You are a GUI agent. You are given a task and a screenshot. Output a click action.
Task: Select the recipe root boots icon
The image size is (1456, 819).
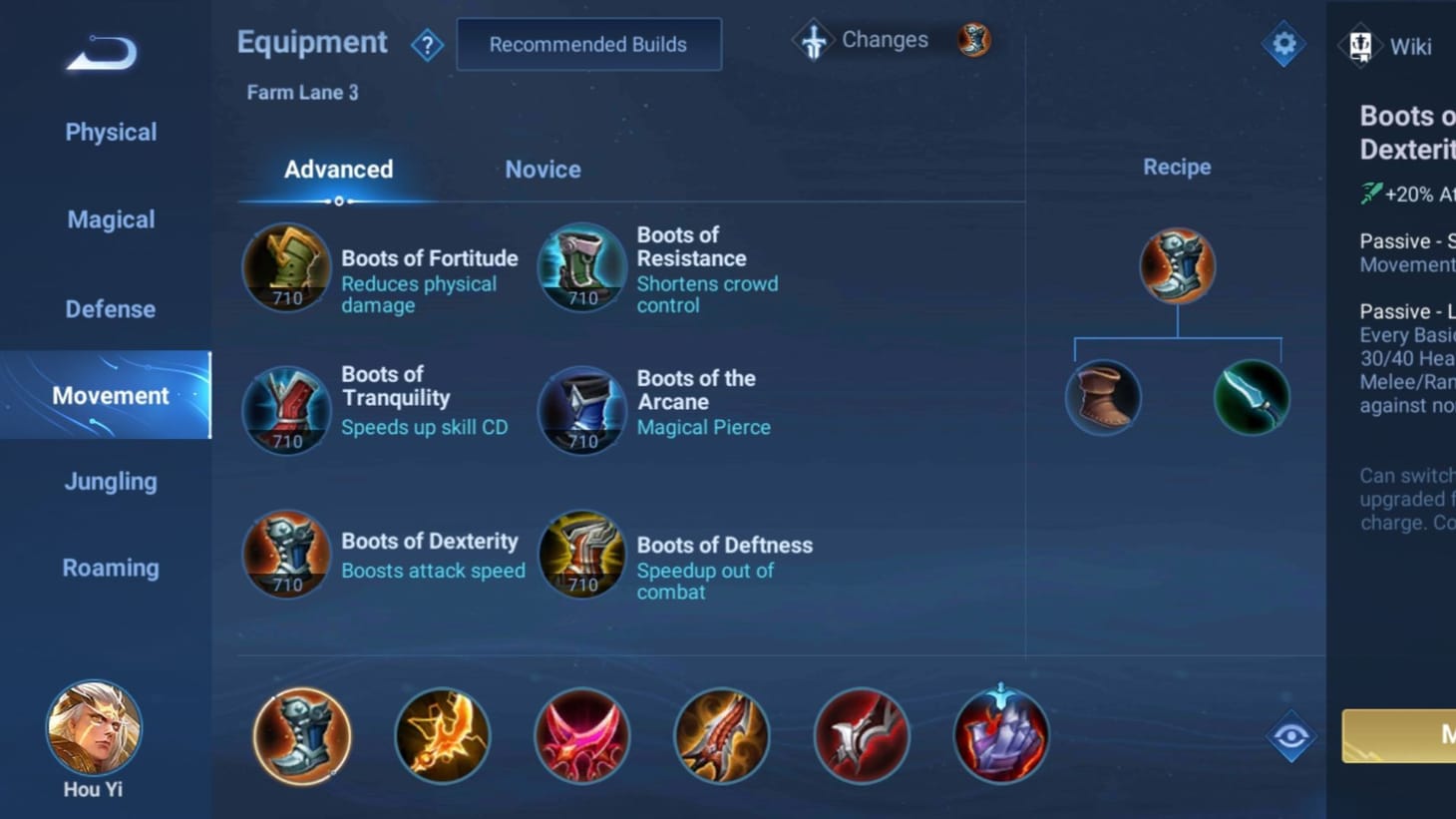click(1177, 265)
